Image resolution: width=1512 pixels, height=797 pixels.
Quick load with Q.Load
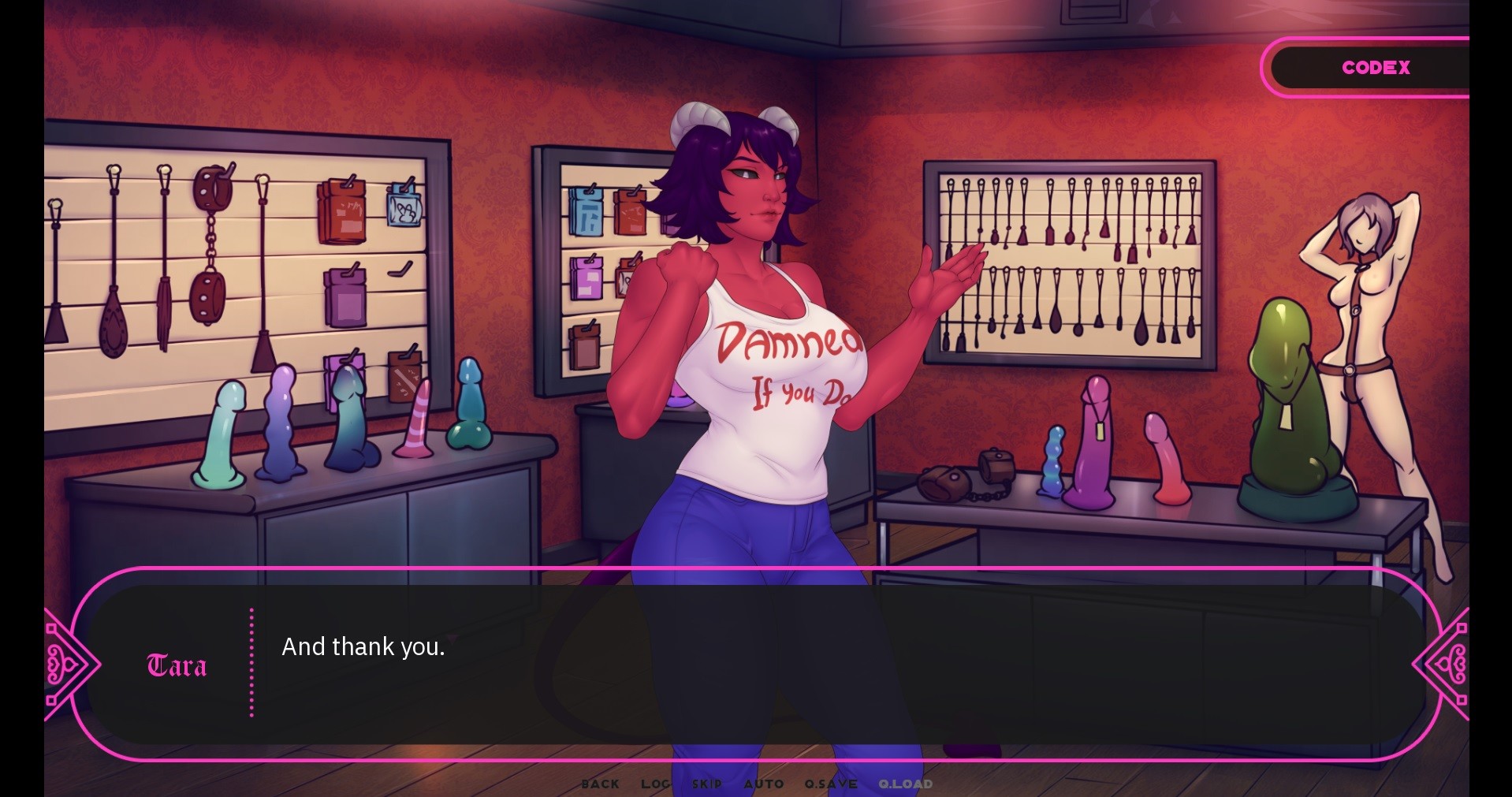tap(905, 784)
